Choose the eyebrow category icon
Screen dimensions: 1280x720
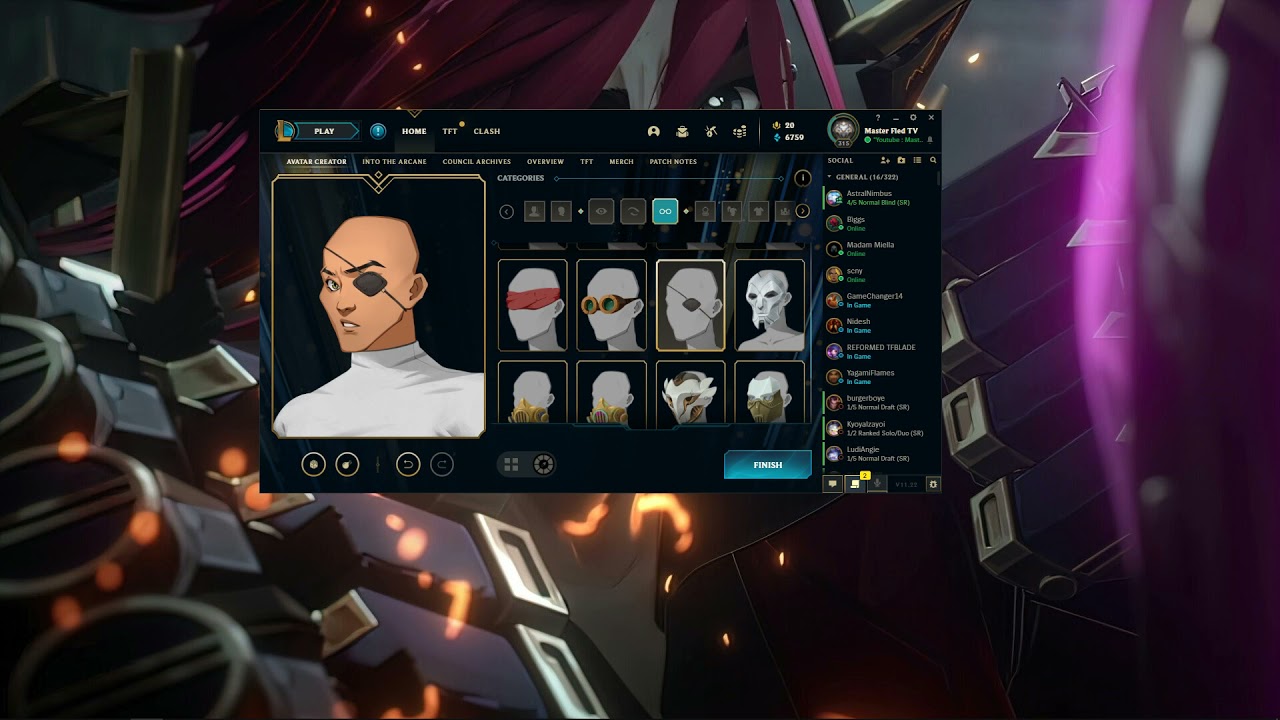point(632,211)
